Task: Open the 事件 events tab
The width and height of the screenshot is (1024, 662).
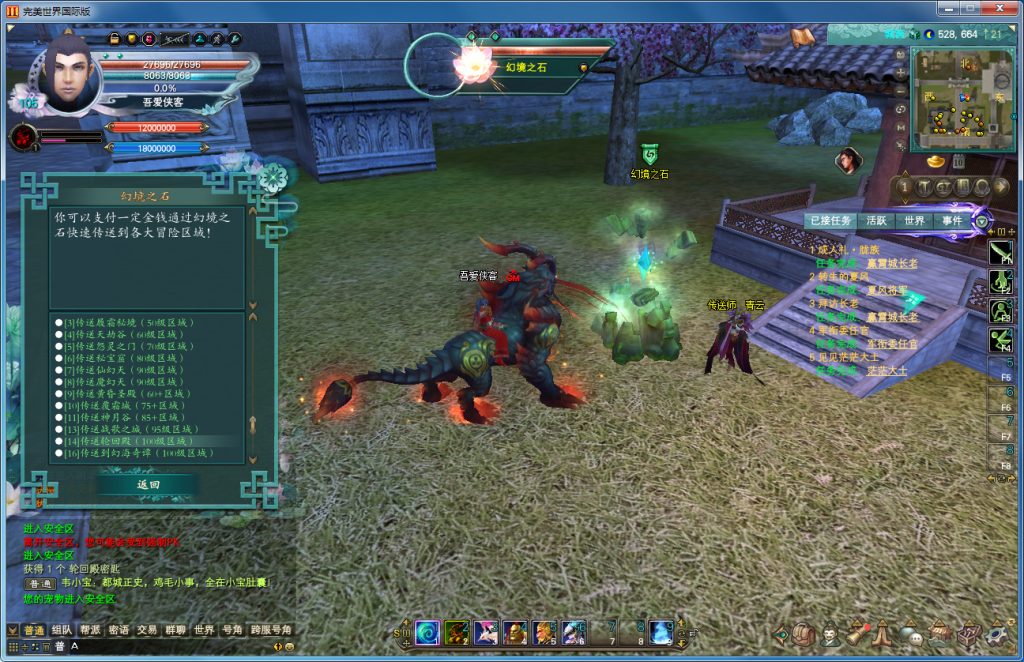Action: point(950,221)
